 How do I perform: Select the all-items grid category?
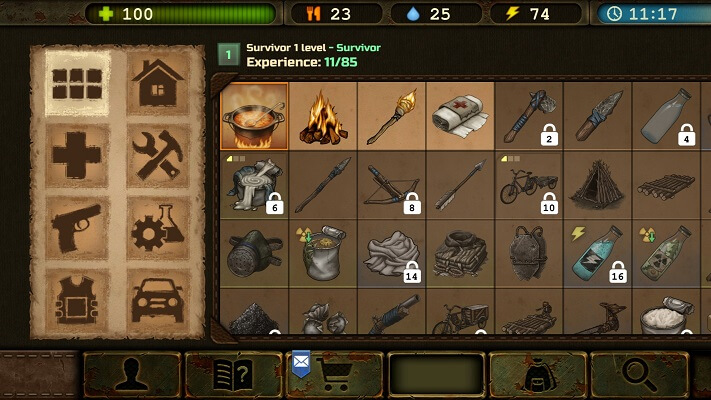click(78, 81)
